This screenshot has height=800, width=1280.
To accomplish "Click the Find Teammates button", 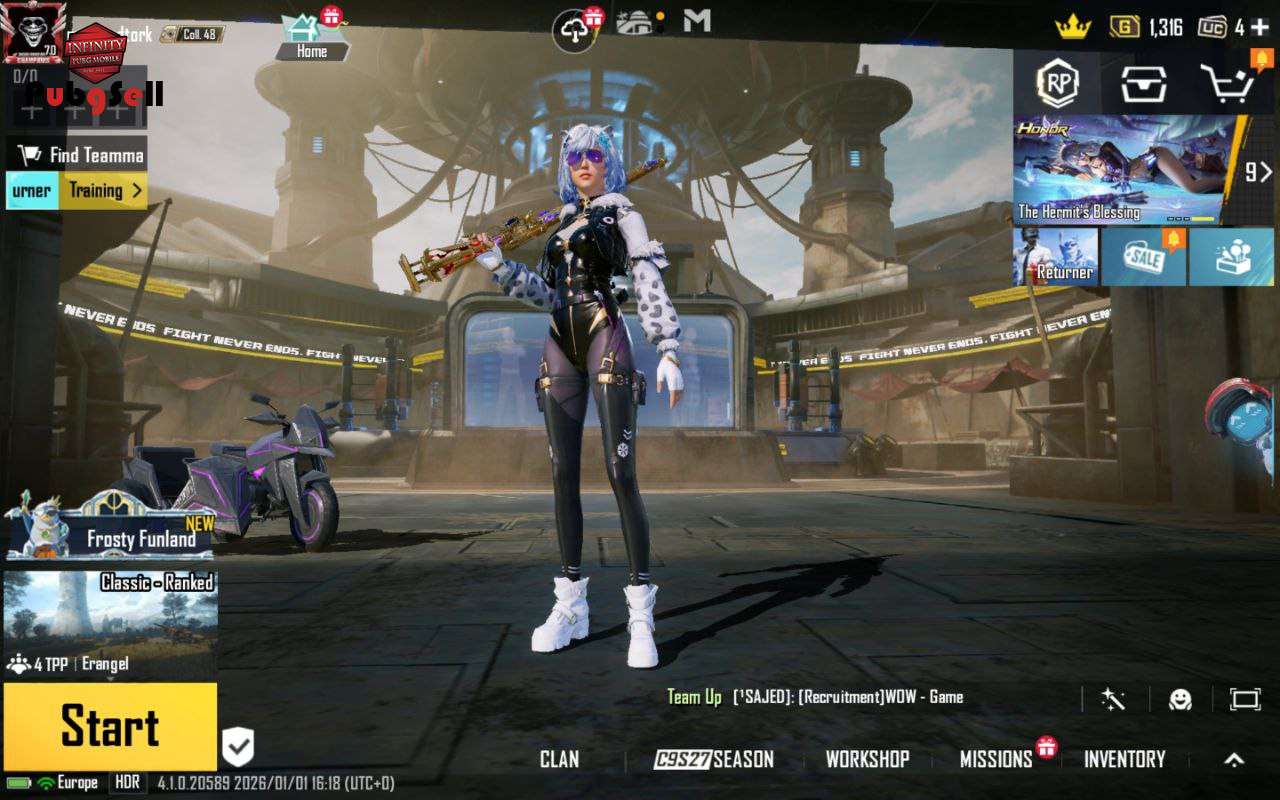I will coord(82,155).
